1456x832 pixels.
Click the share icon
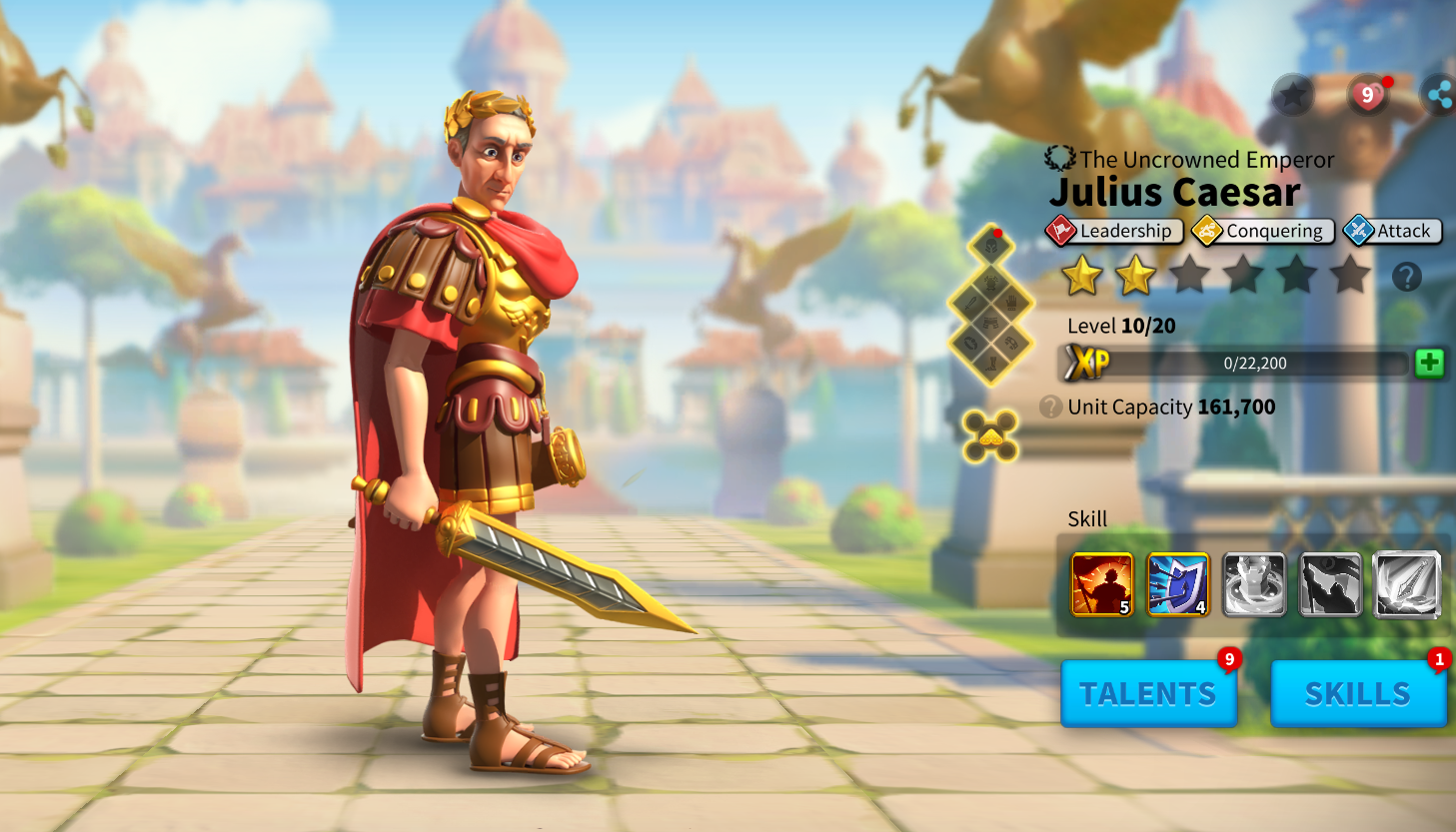tap(1439, 96)
